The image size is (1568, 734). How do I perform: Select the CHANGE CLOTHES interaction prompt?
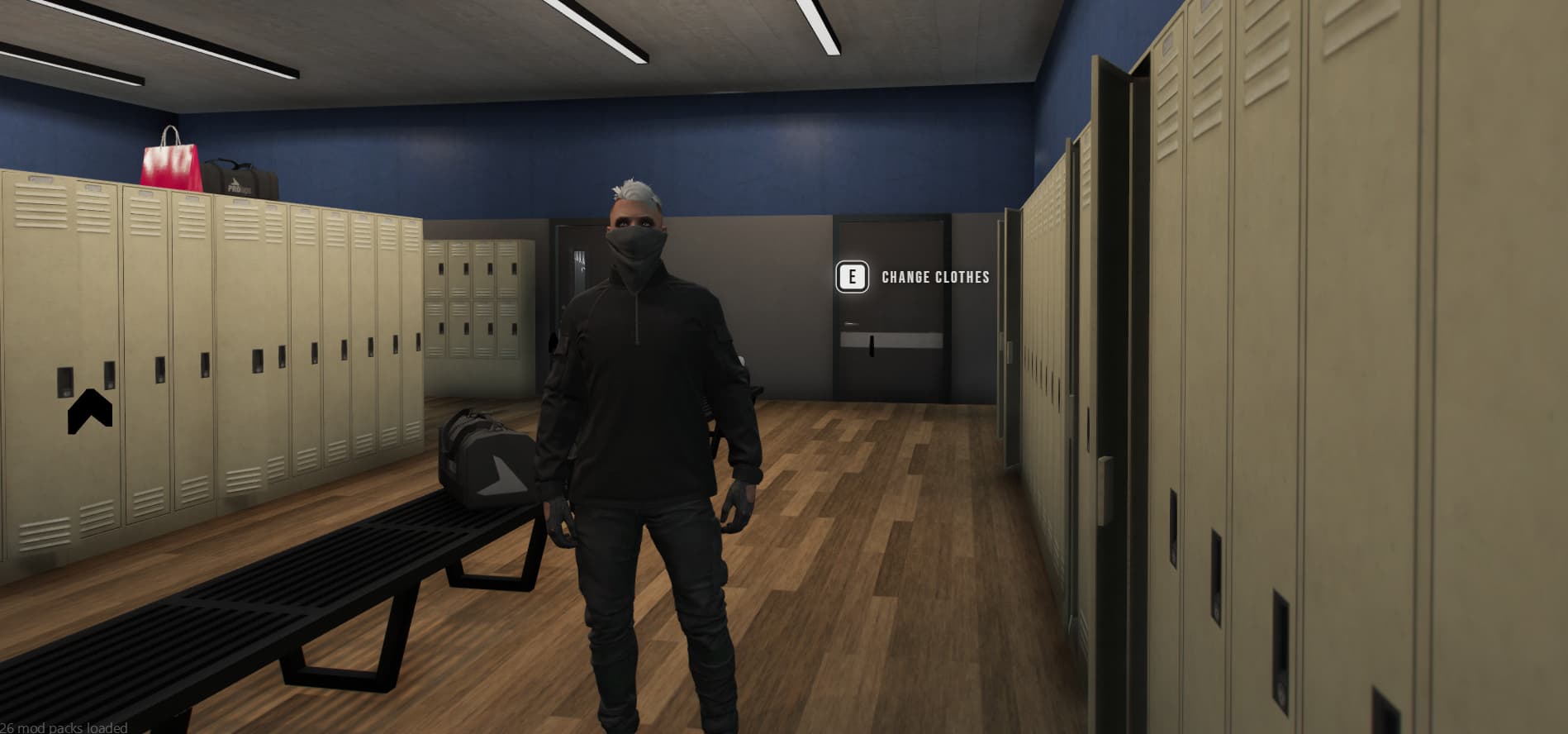[x=934, y=279]
